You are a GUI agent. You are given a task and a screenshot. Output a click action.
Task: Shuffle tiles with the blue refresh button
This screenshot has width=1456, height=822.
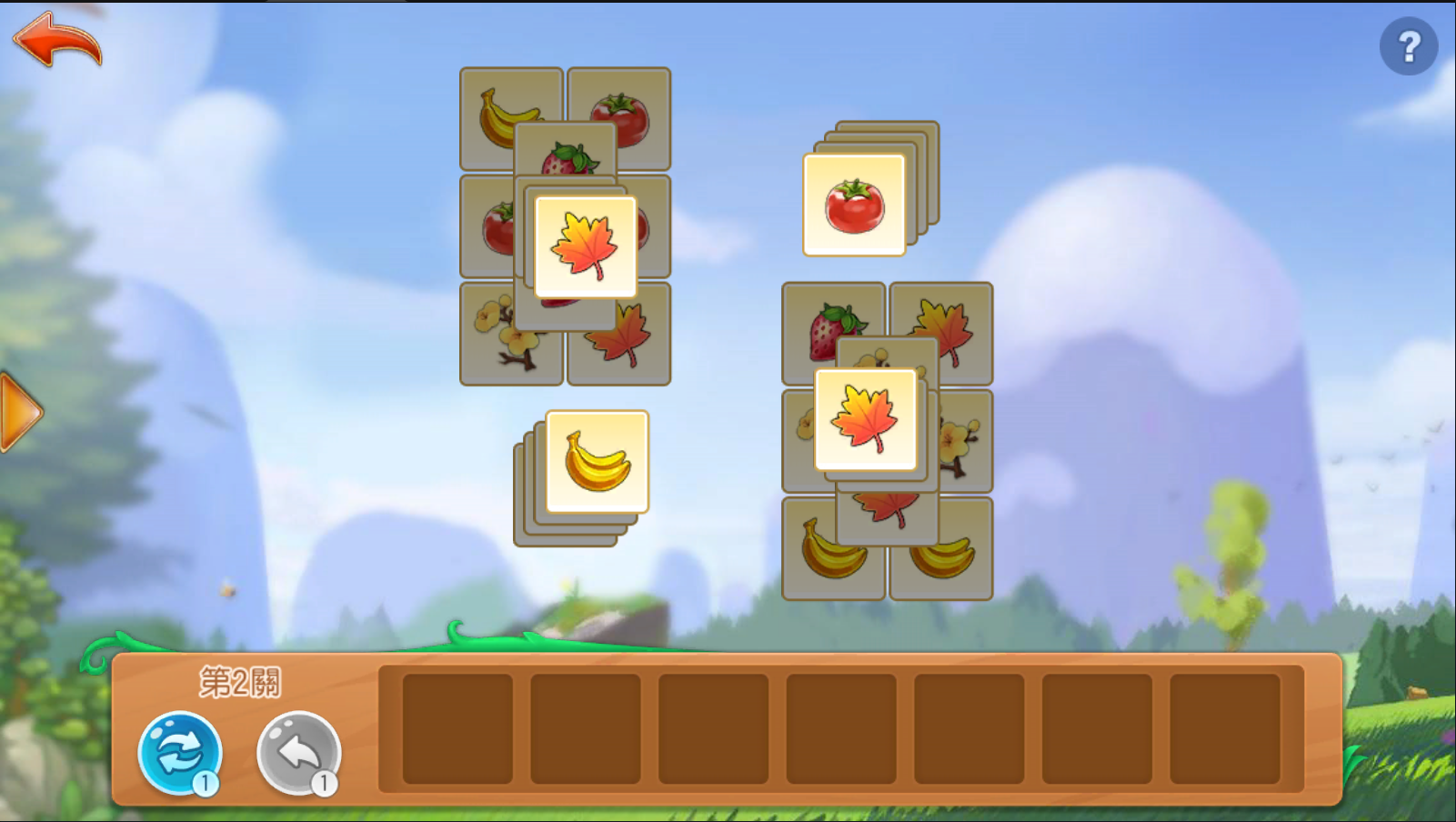pos(180,753)
